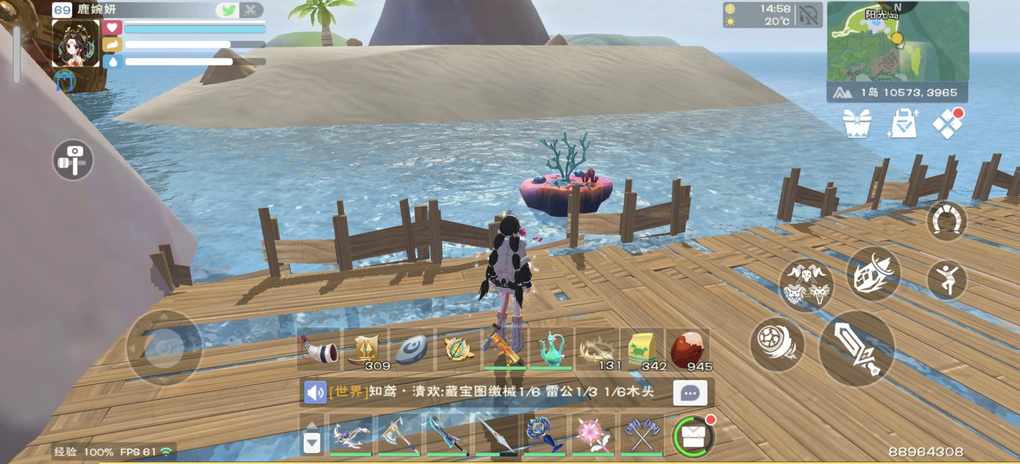This screenshot has width=1020, height=464.
Task: Open the gift box rewards icon
Action: (857, 123)
